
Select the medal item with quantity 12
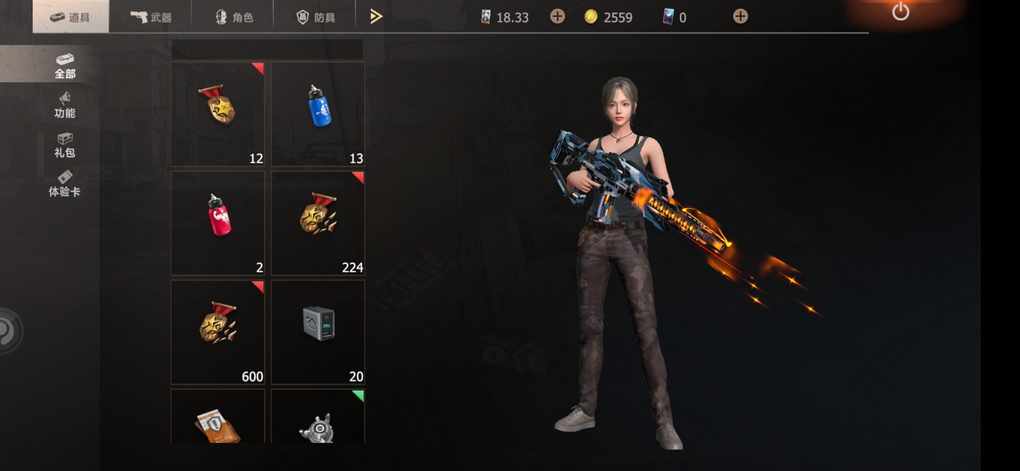coord(218,113)
